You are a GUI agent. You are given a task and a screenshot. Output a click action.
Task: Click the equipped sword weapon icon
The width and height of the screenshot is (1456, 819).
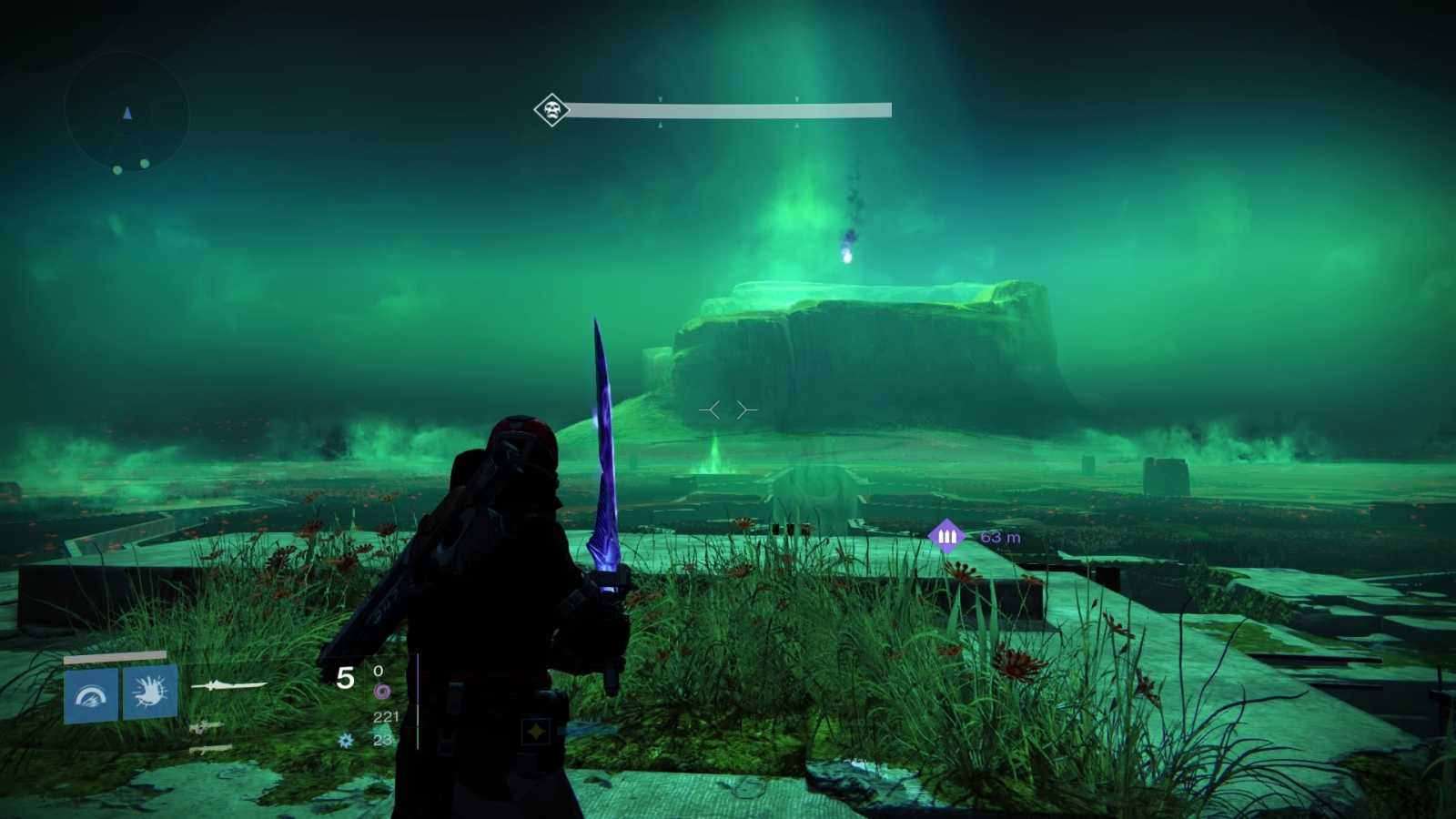[x=230, y=685]
